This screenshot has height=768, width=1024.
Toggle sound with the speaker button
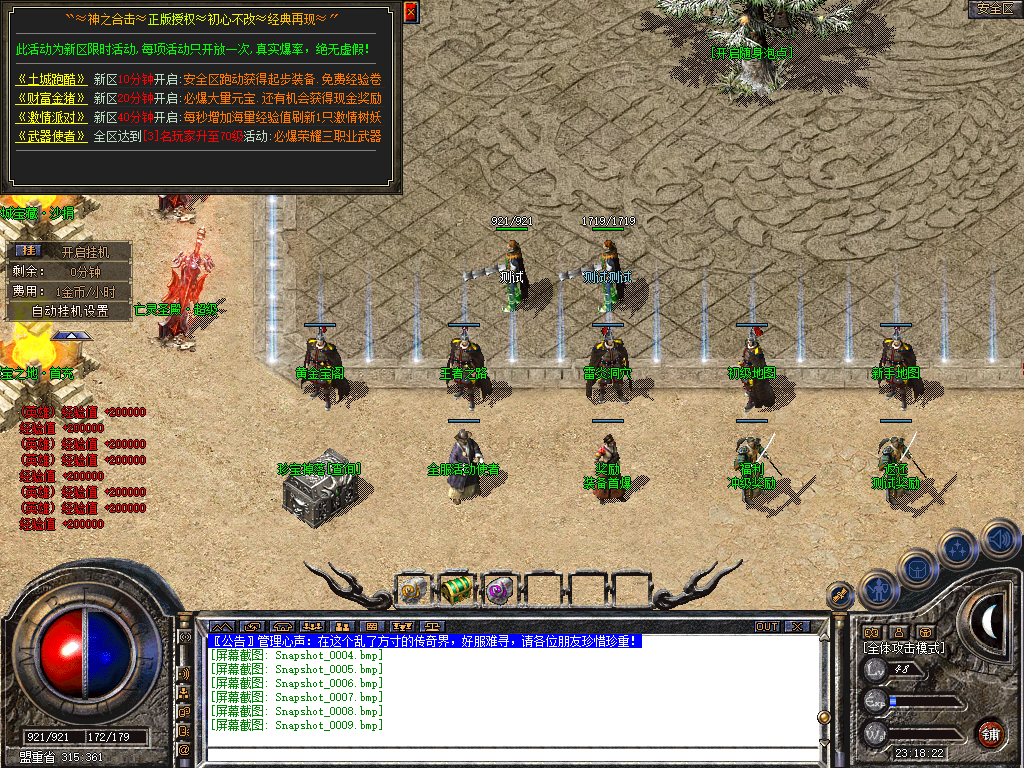tap(1000, 541)
